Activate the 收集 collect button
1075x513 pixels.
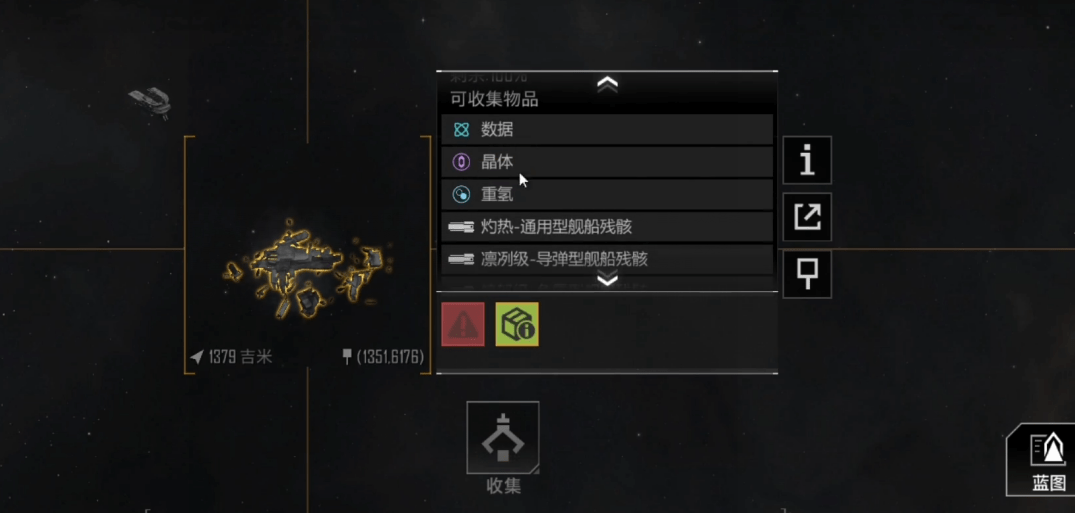503,438
